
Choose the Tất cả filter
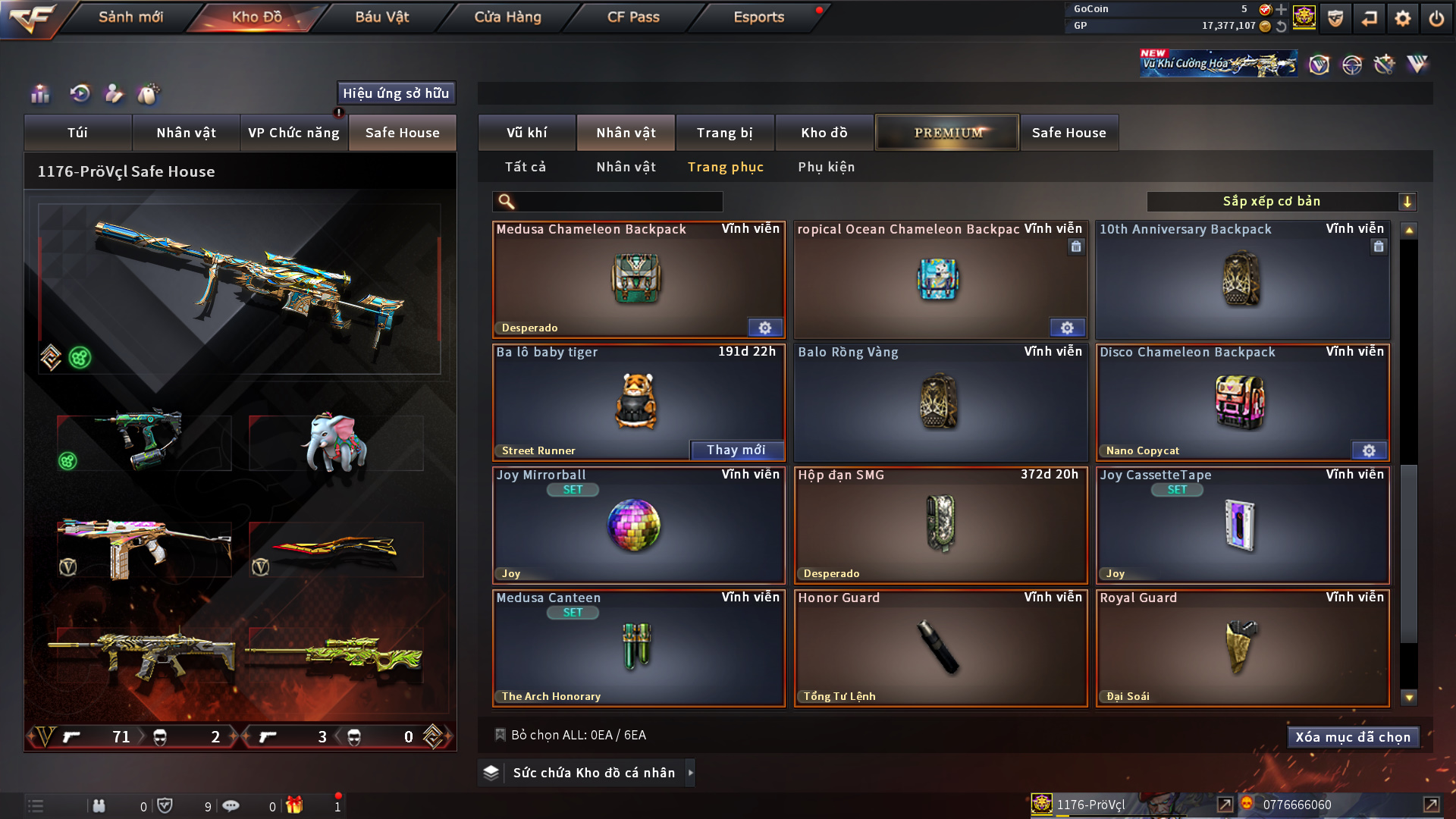(525, 167)
